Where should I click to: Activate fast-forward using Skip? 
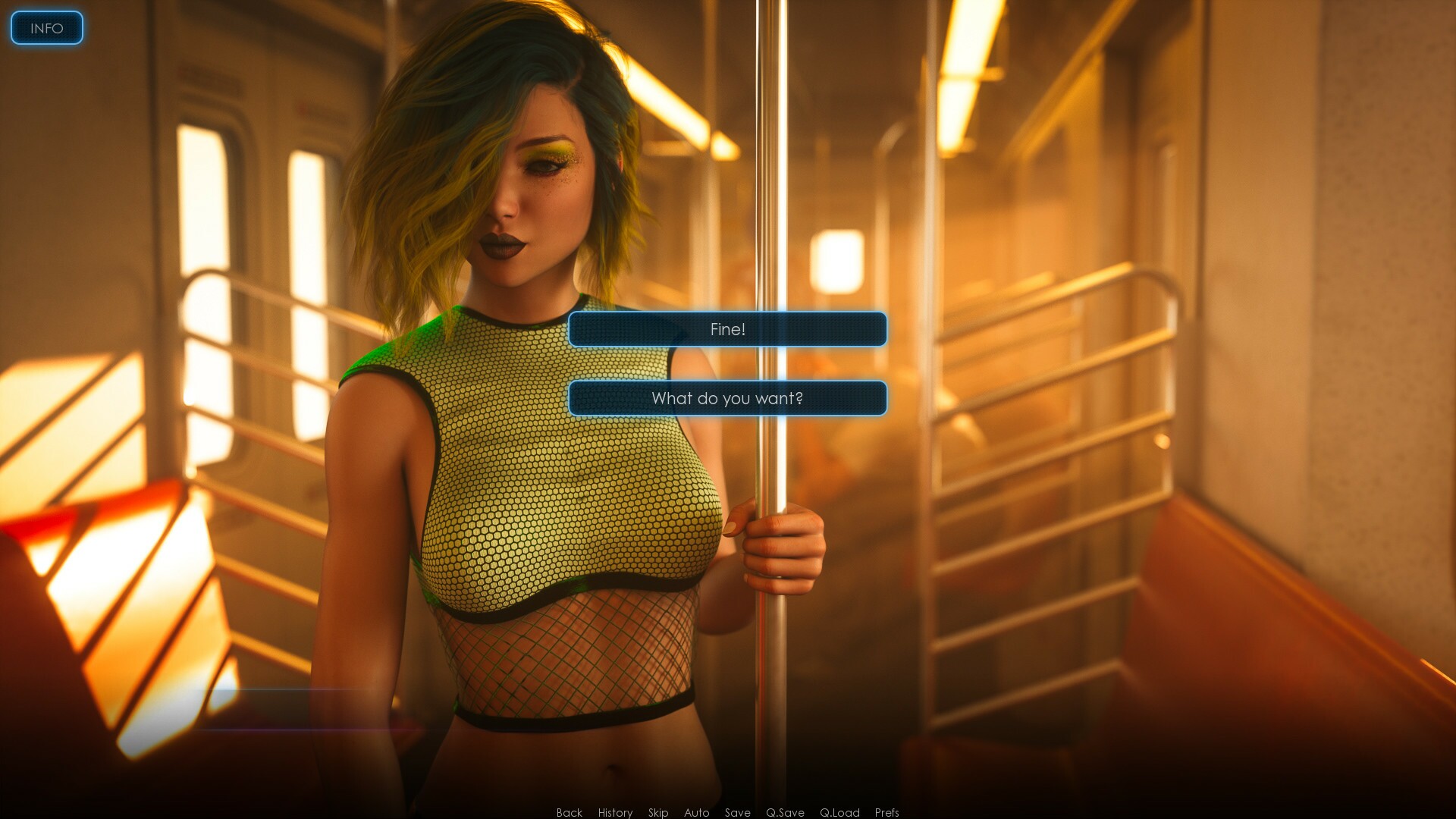coord(657,812)
